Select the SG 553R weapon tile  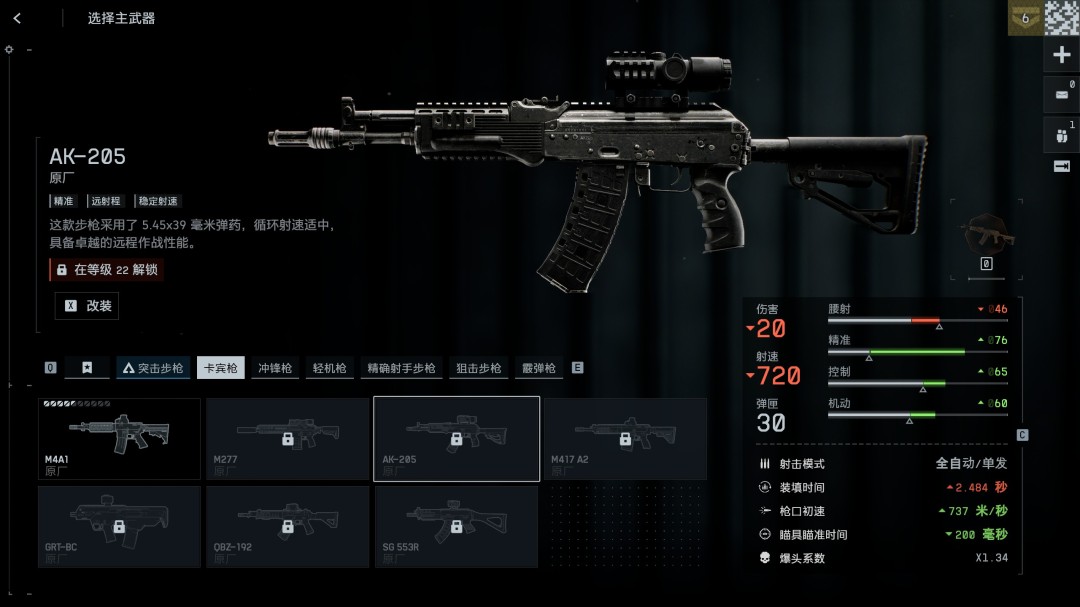click(x=456, y=526)
